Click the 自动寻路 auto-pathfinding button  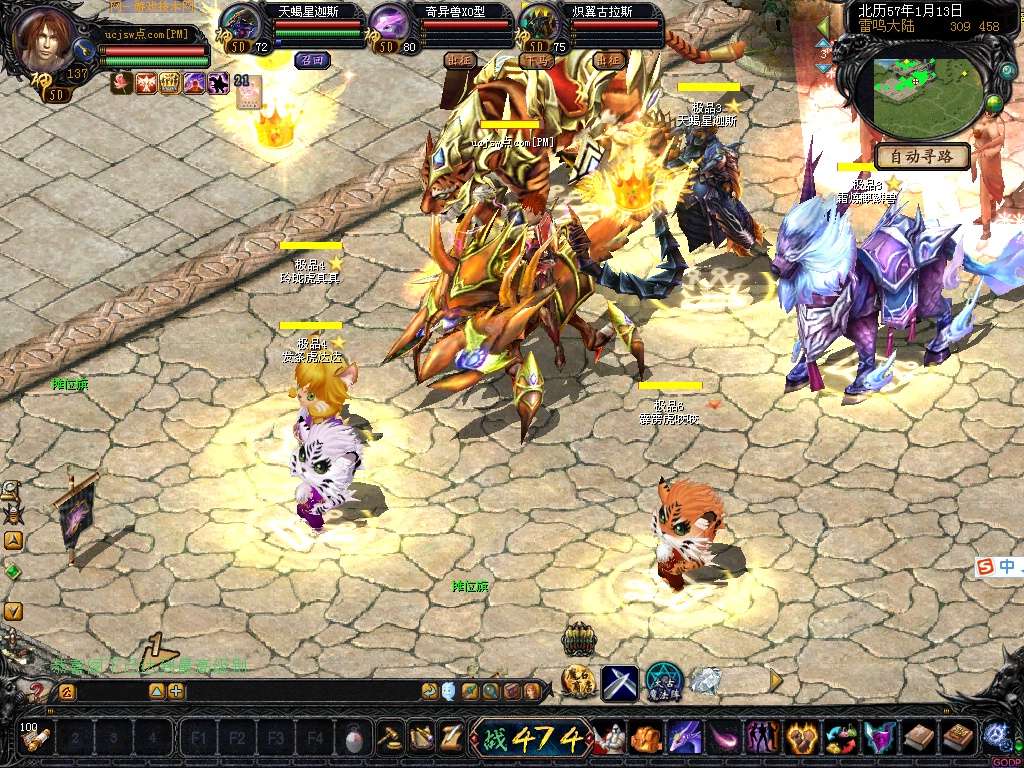click(x=922, y=157)
